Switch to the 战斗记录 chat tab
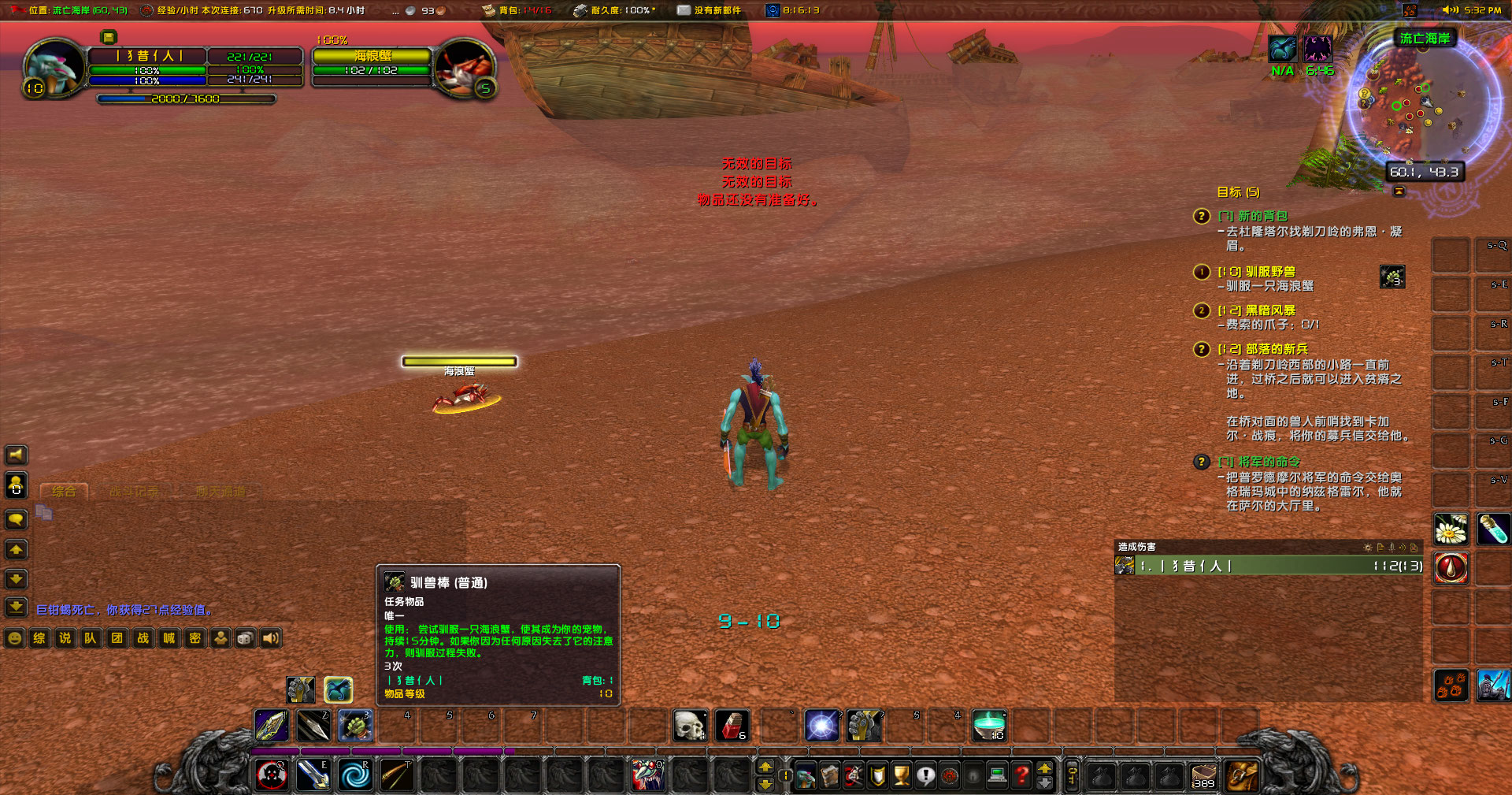The height and width of the screenshot is (795, 1512). tap(134, 490)
